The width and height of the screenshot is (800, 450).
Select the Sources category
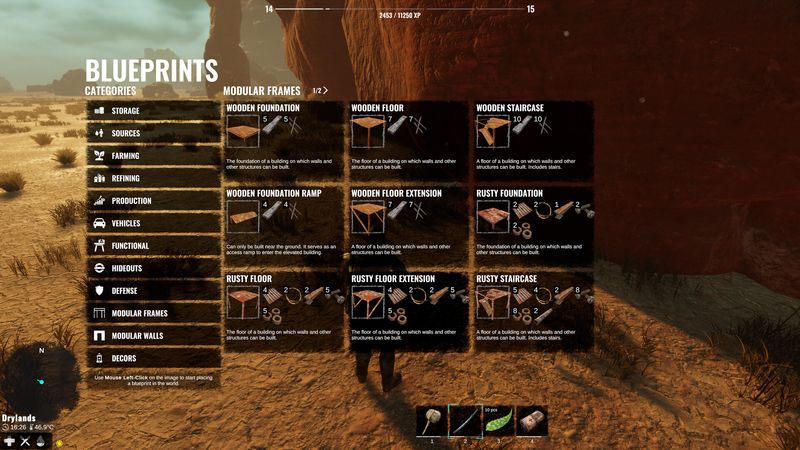tap(152, 133)
